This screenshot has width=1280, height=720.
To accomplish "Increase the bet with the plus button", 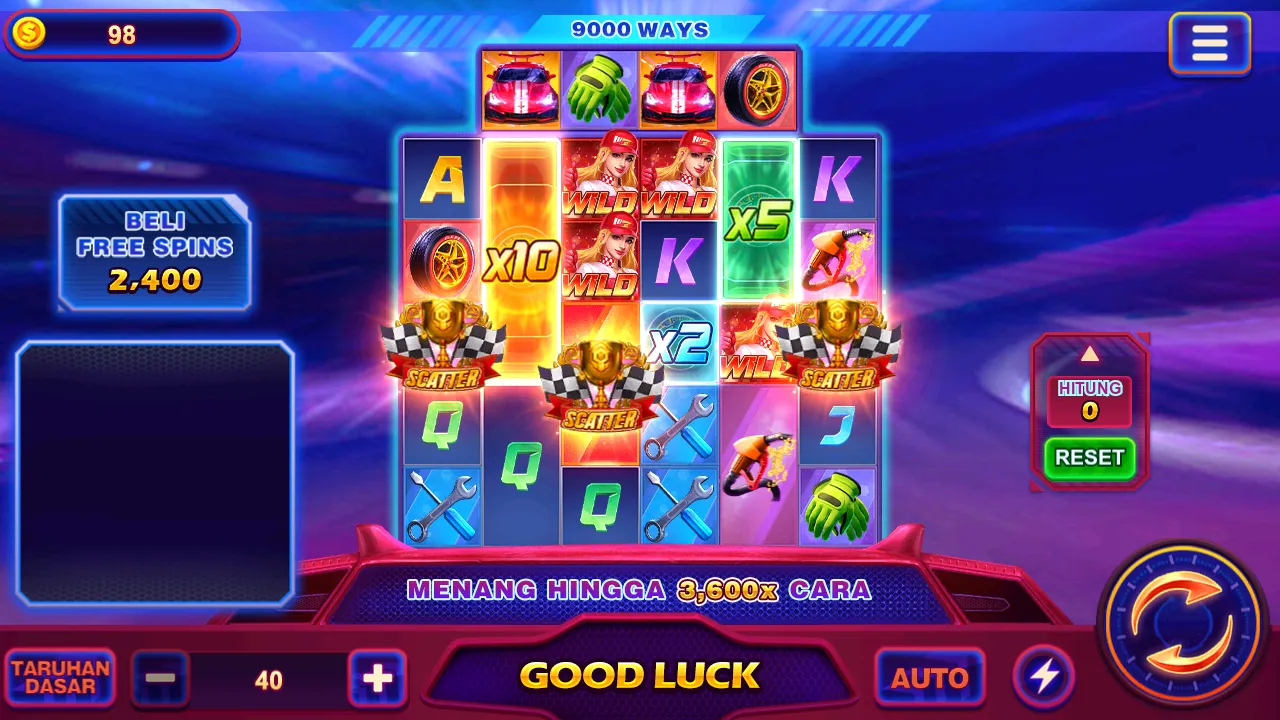I will pyautogui.click(x=377, y=679).
